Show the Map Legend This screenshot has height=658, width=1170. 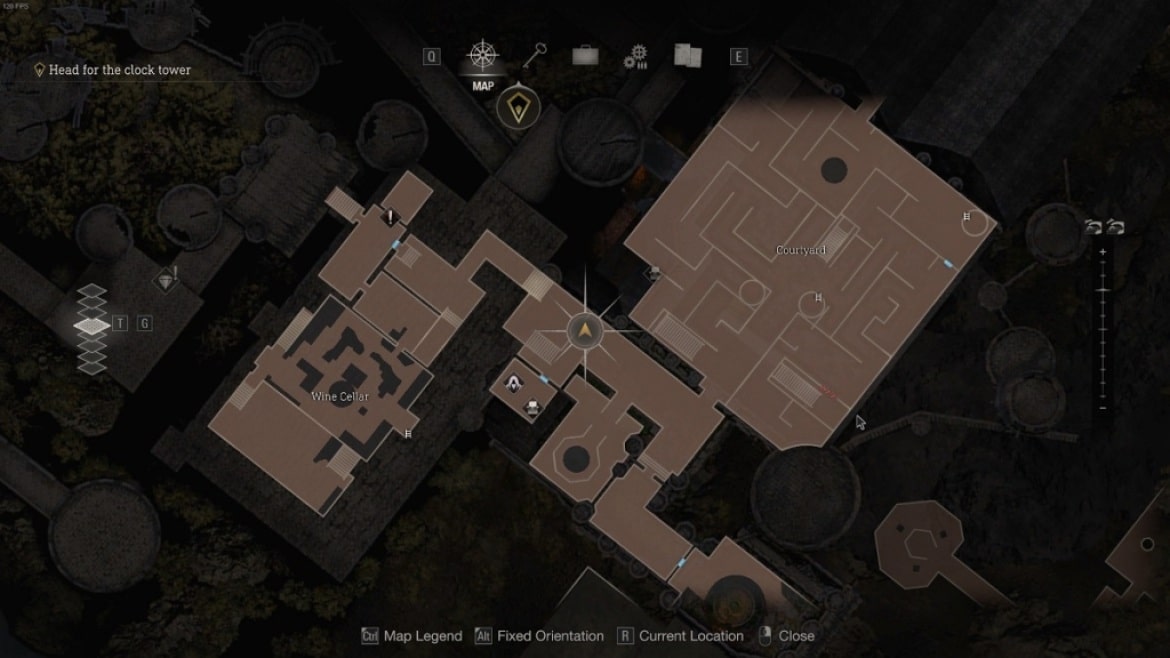(x=413, y=636)
